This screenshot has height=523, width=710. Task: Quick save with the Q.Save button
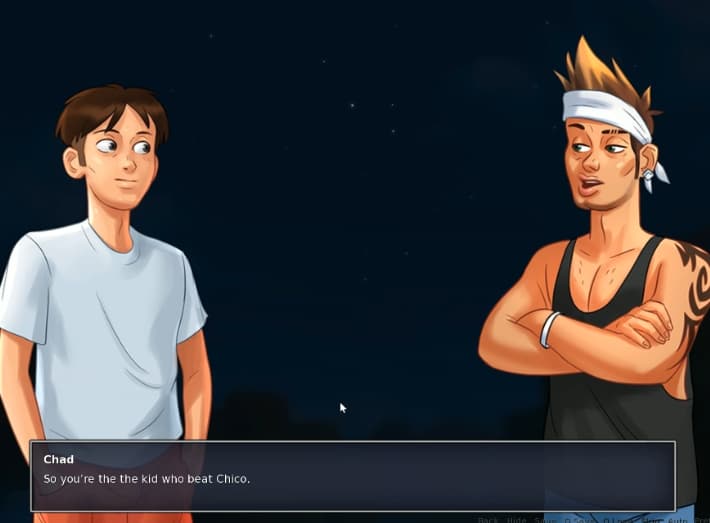(577, 520)
